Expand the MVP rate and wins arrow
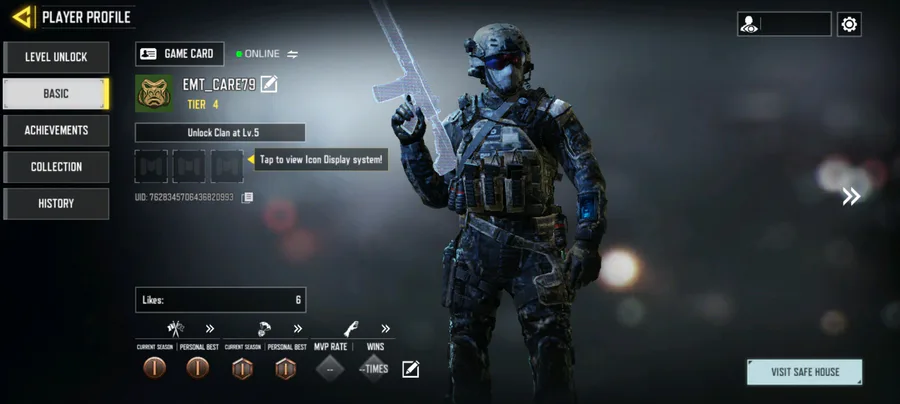Viewport: 900px width, 404px height. click(385, 328)
